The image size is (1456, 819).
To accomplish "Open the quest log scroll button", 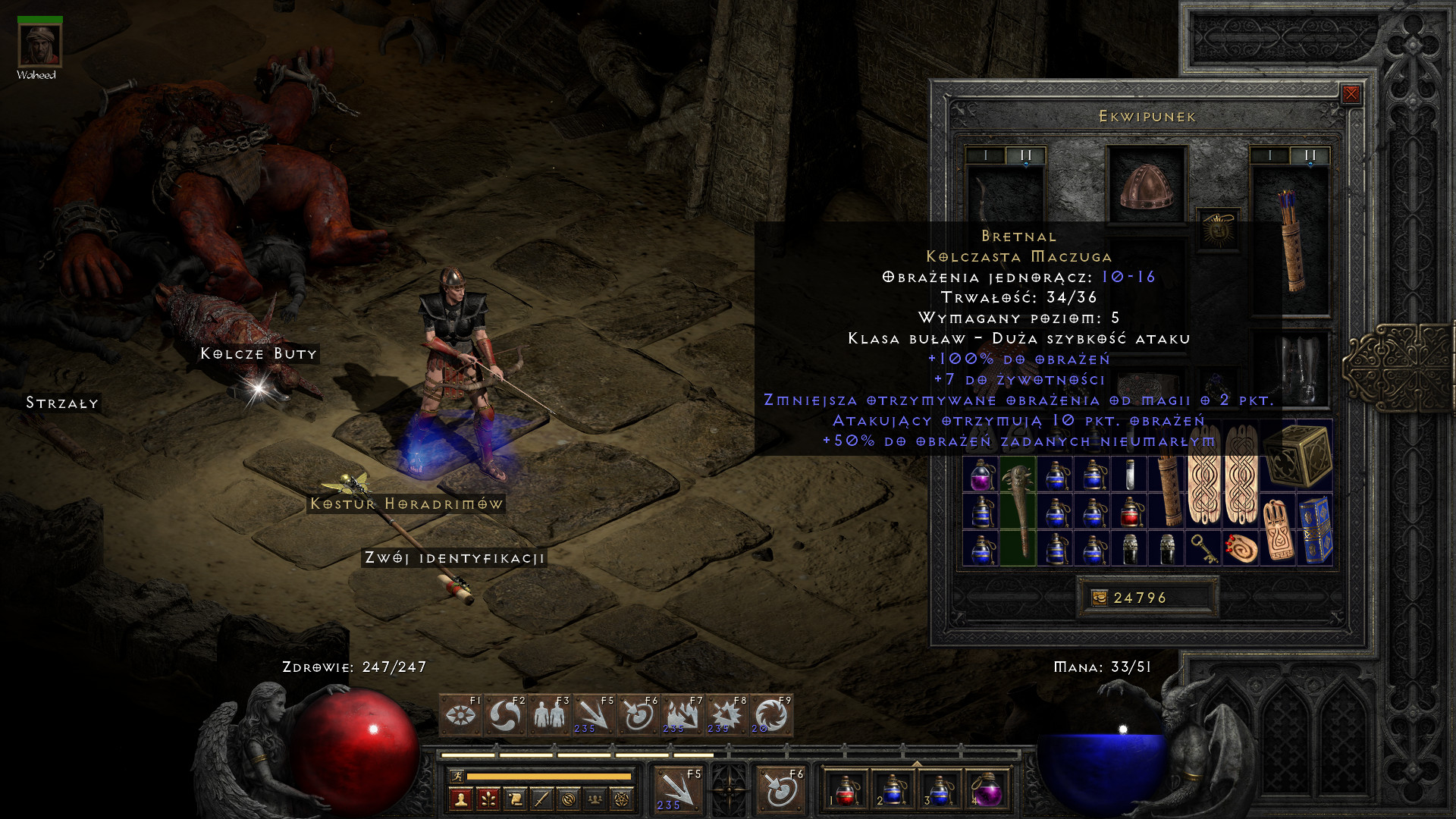I will (x=515, y=799).
